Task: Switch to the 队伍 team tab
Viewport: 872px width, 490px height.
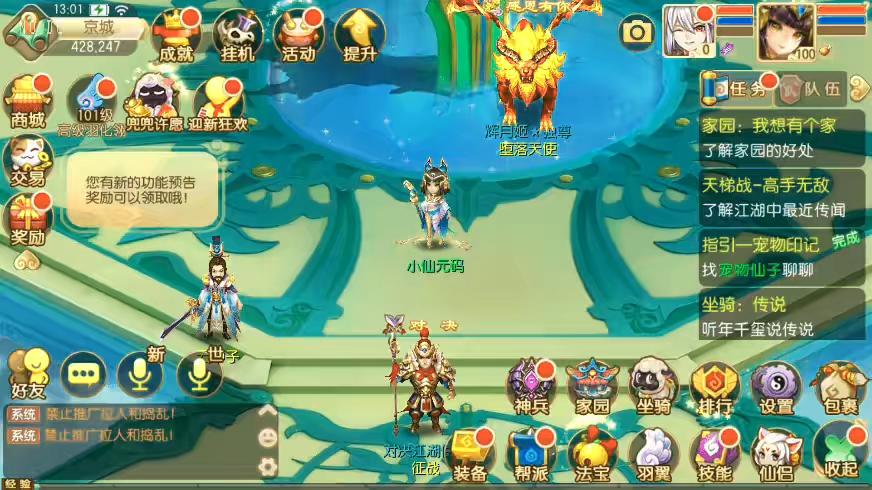Action: (812, 88)
